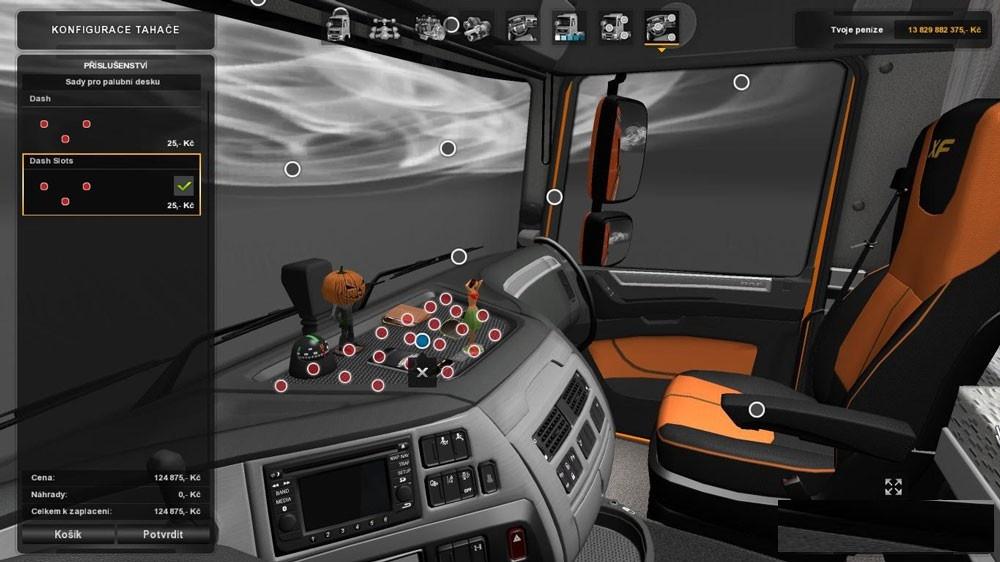Viewport: 1000px width, 562px height.
Task: Select the paint job category icon
Action: coord(569,25)
